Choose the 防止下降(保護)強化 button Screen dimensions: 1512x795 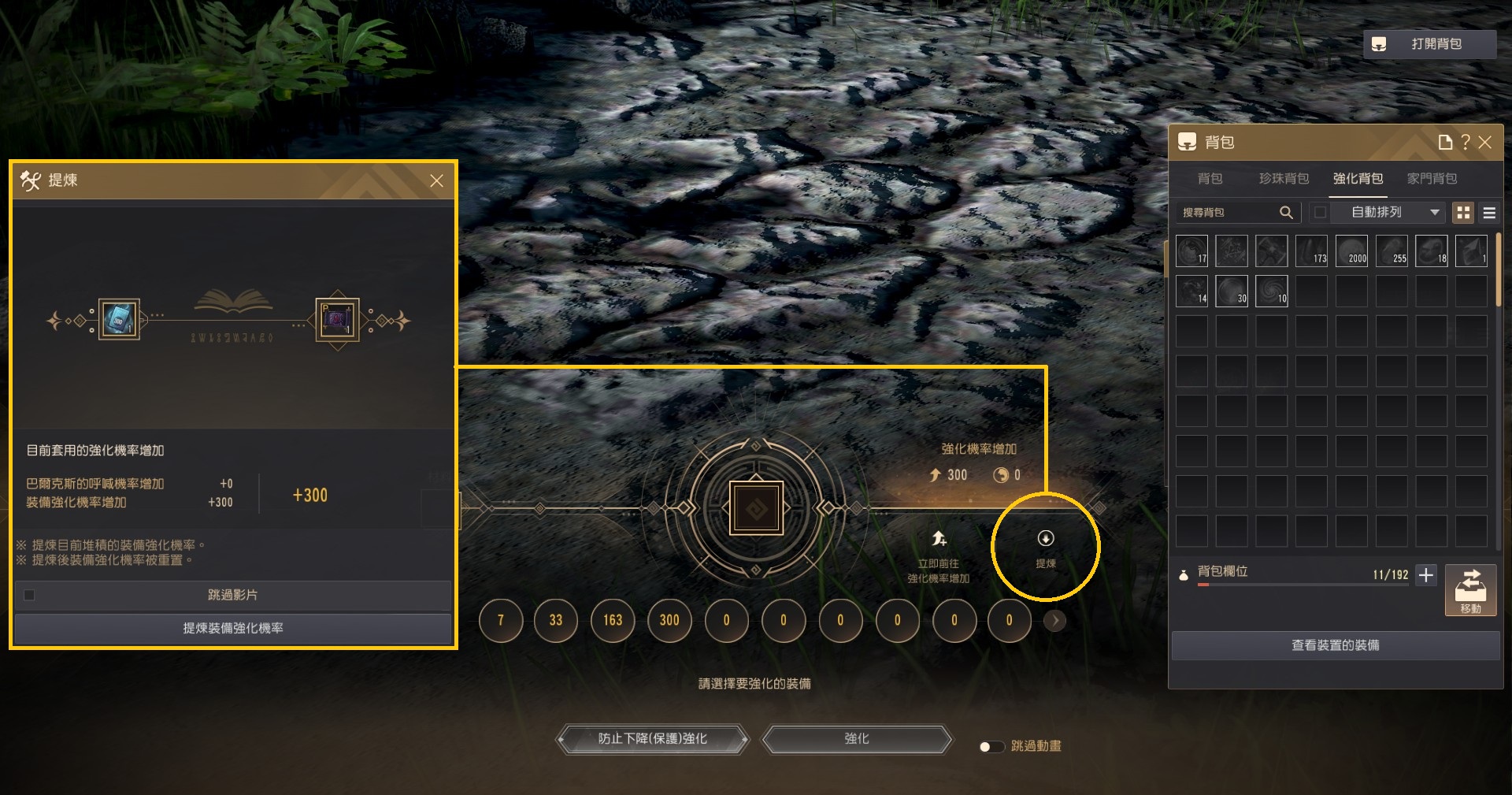pos(652,739)
